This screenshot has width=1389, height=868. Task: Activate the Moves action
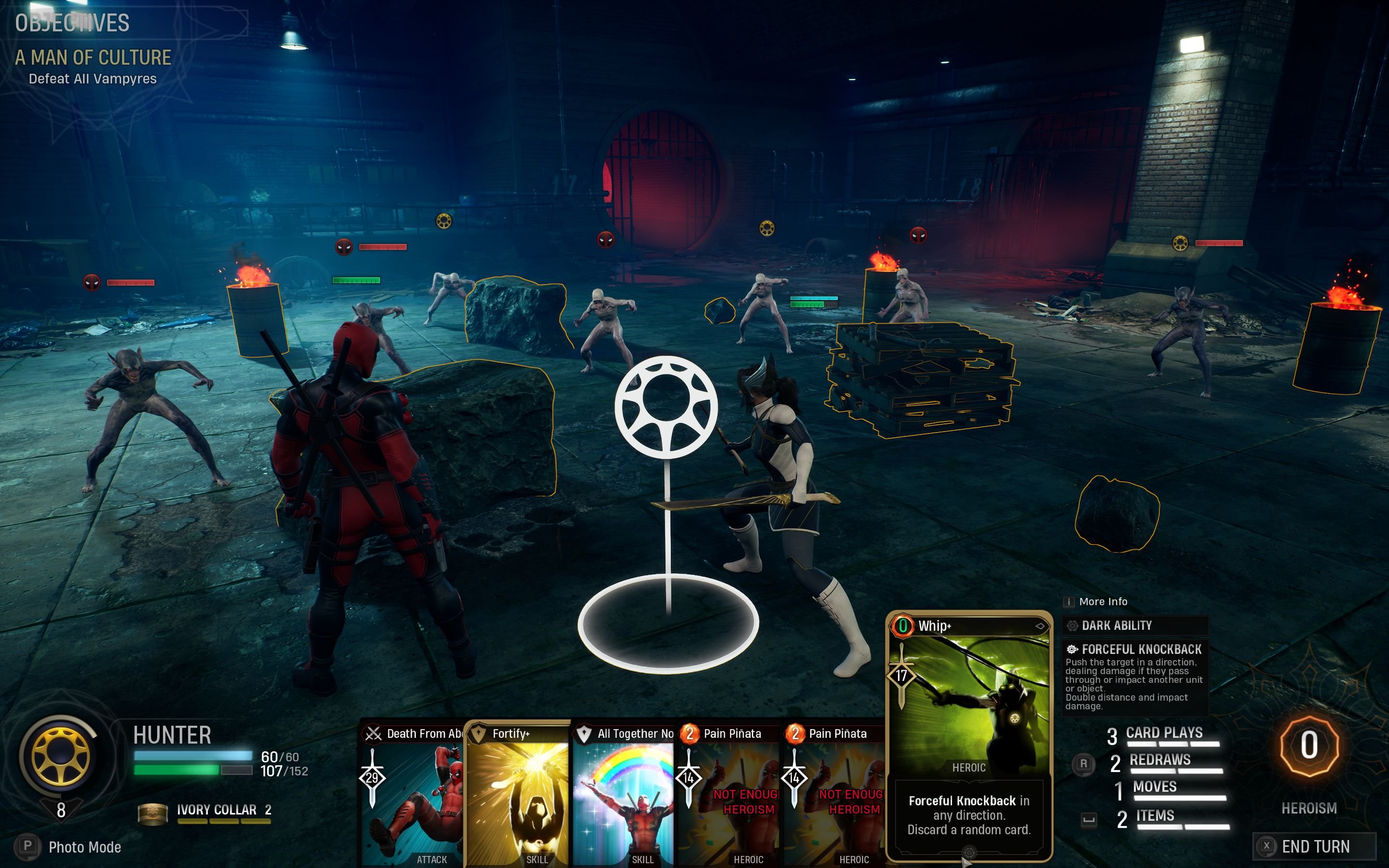pos(1155,787)
